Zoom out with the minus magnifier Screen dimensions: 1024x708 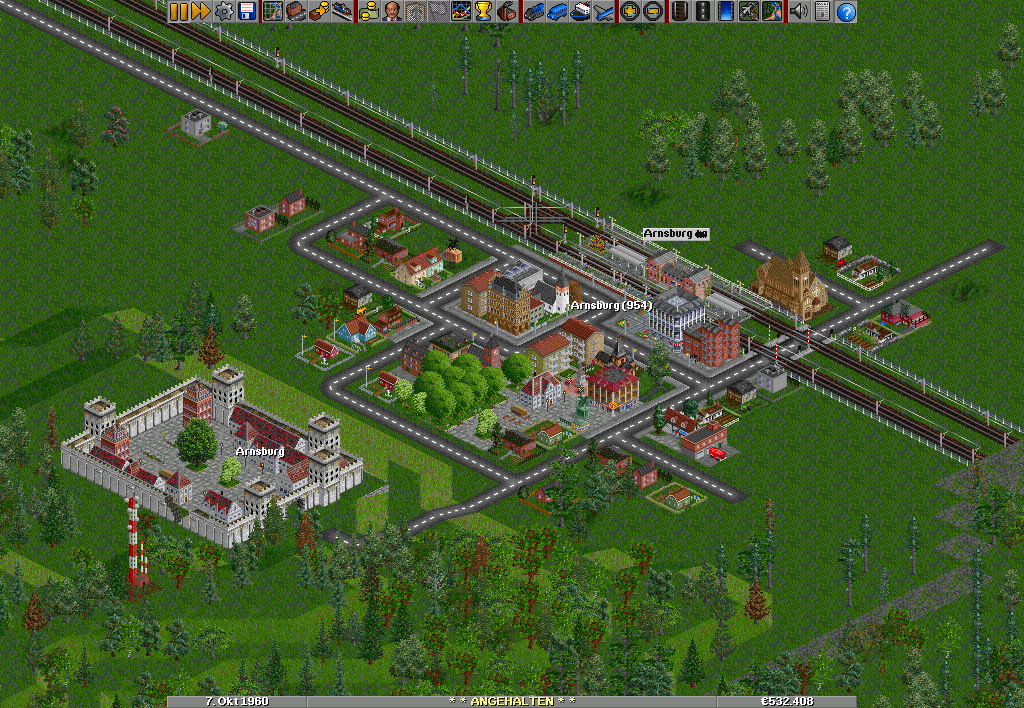(652, 12)
